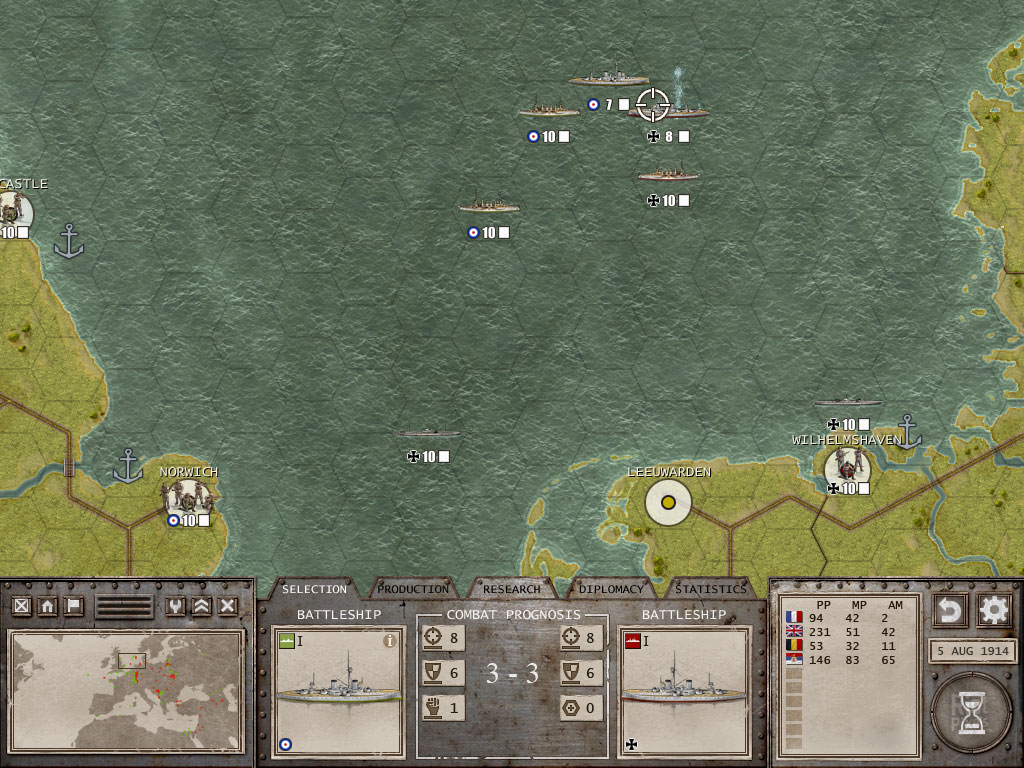The image size is (1024, 768).
Task: Switch to the Production tab
Action: pos(413,589)
